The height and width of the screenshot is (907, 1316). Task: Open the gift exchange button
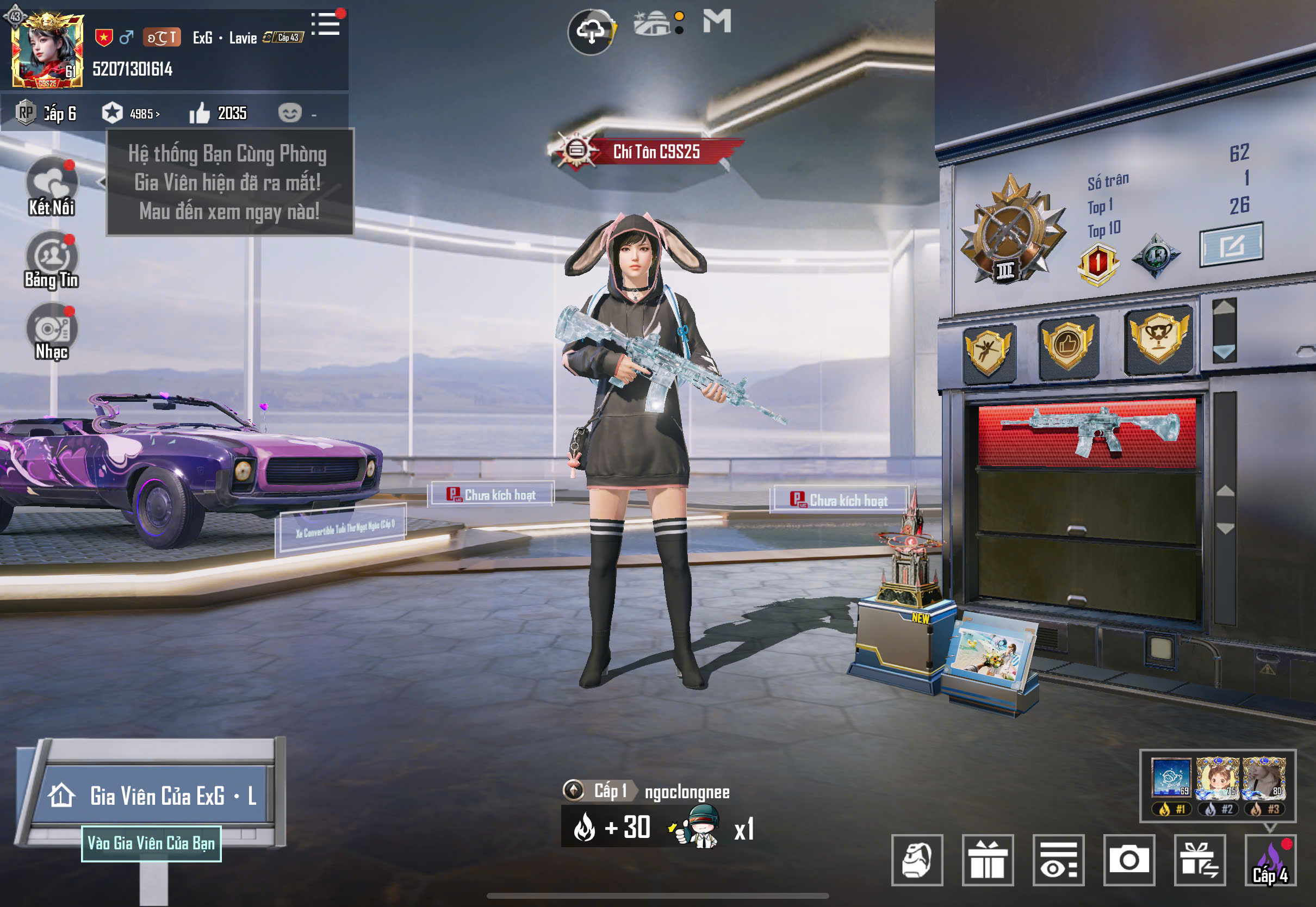point(1200,859)
